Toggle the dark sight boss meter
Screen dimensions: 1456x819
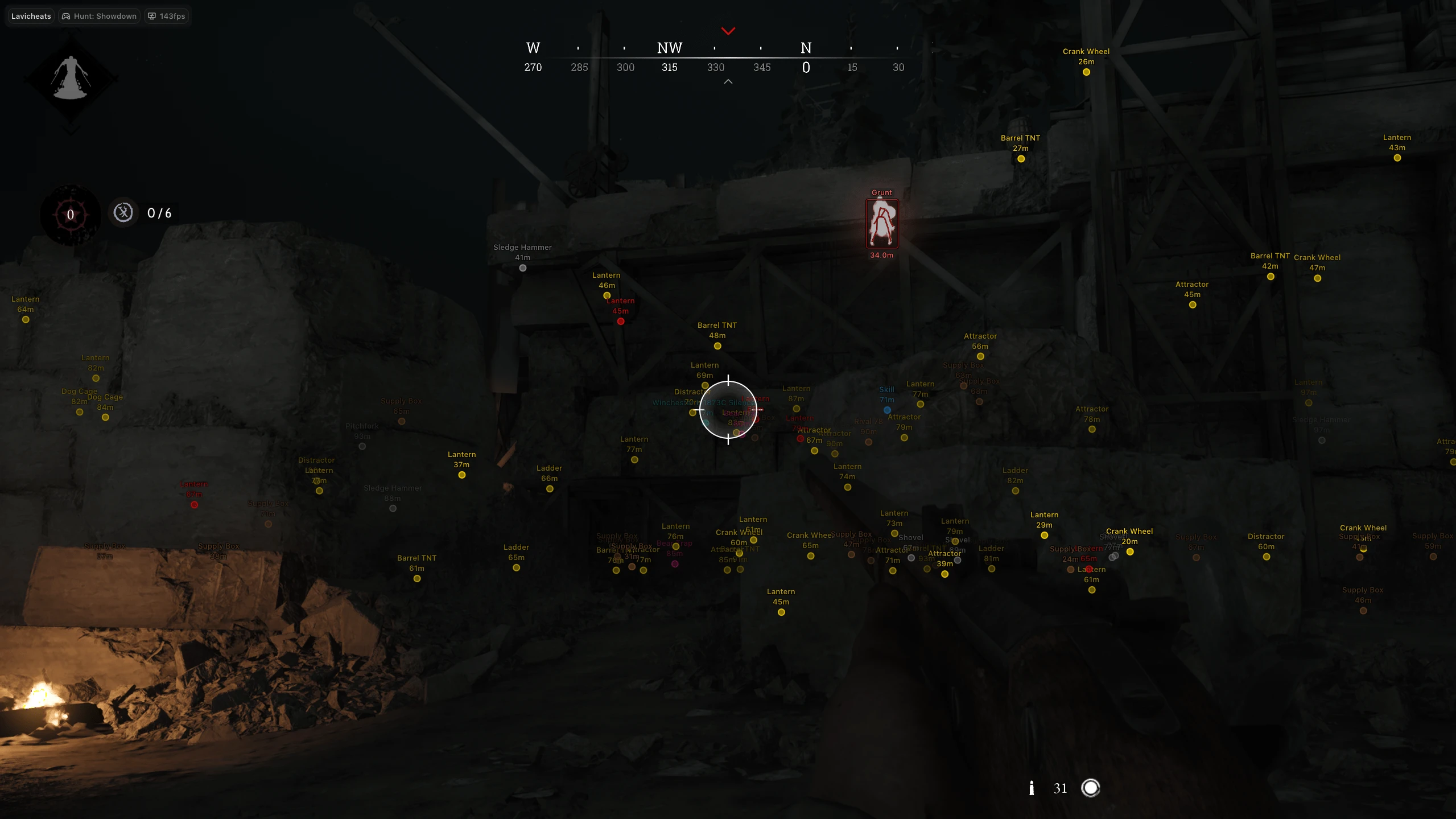(69, 214)
